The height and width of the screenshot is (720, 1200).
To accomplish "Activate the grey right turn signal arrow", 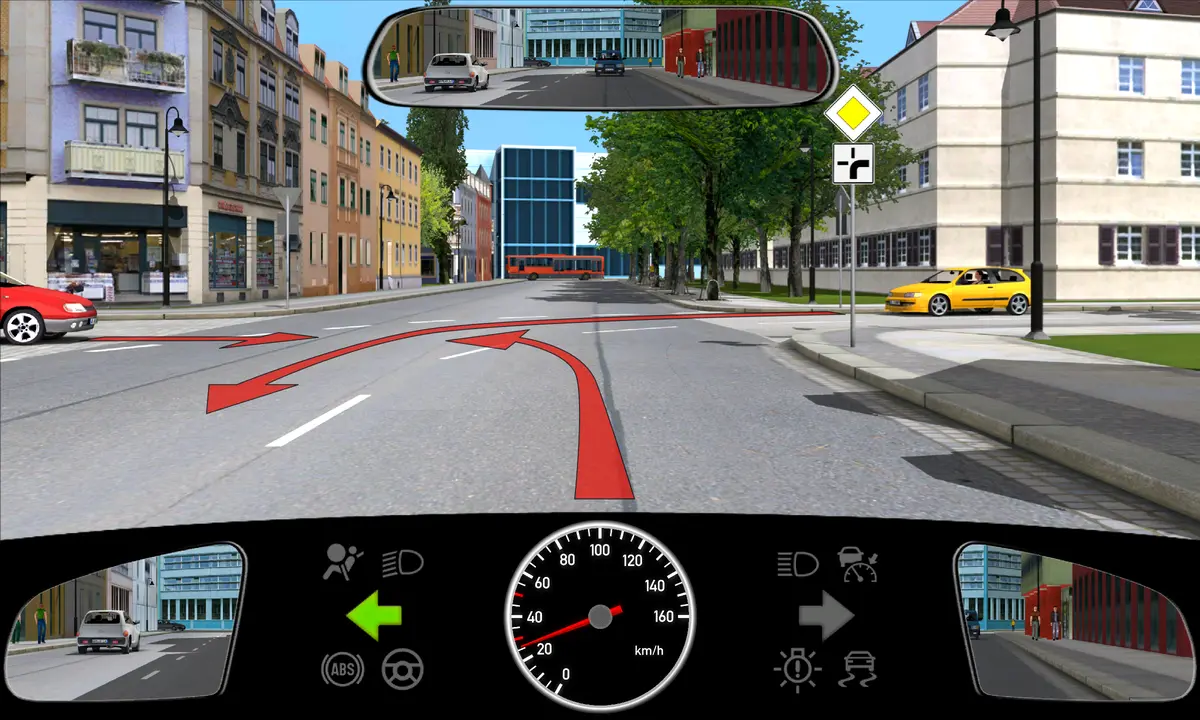I will pyautogui.click(x=825, y=615).
